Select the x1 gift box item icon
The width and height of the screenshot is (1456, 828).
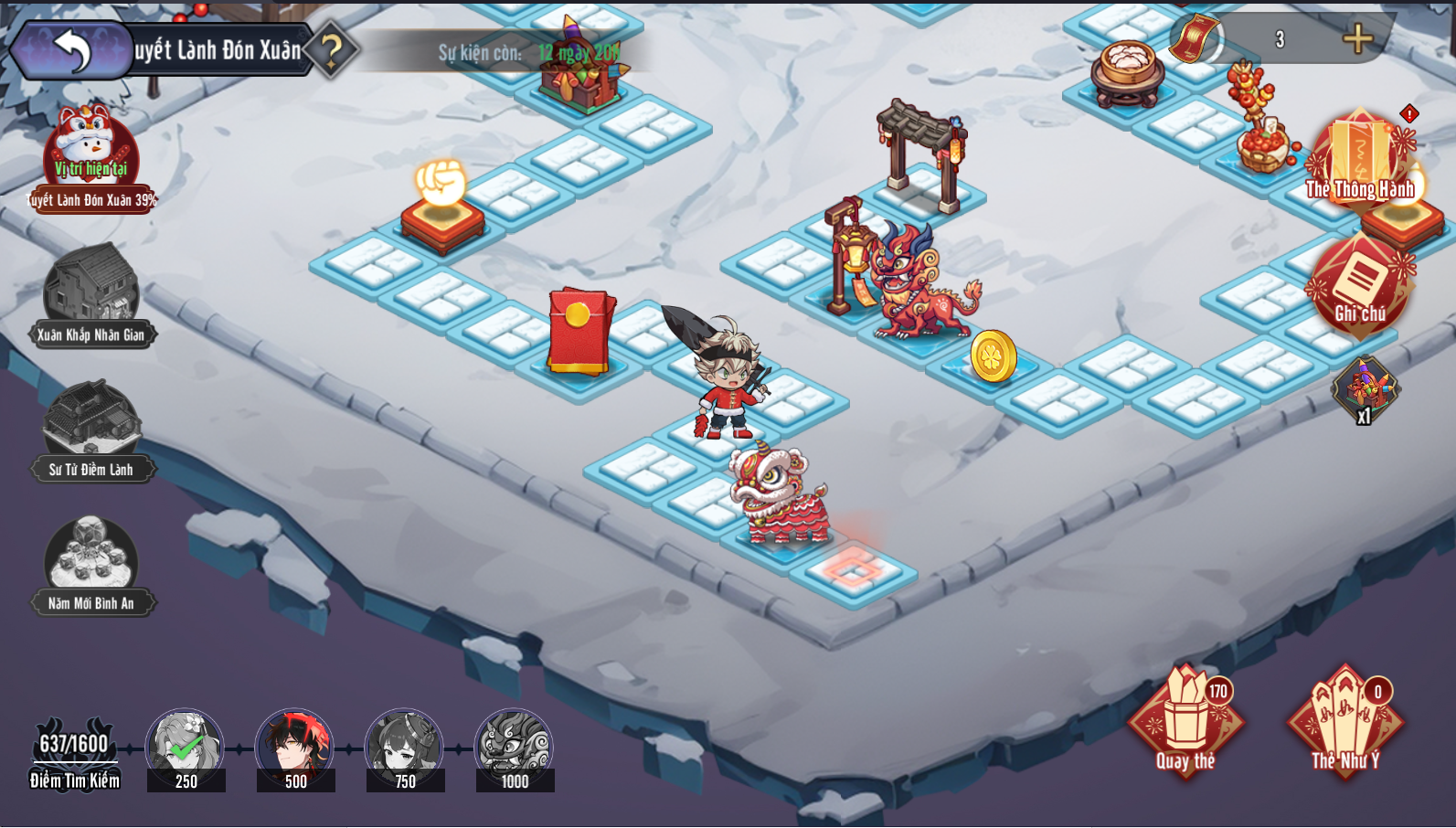pos(1365,387)
